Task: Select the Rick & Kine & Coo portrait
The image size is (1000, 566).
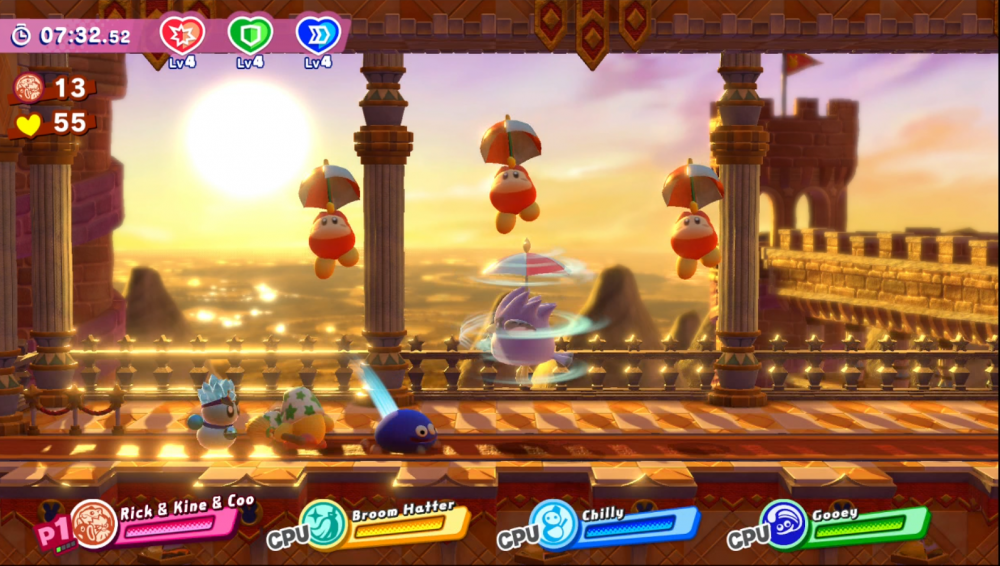Action: coord(94,524)
